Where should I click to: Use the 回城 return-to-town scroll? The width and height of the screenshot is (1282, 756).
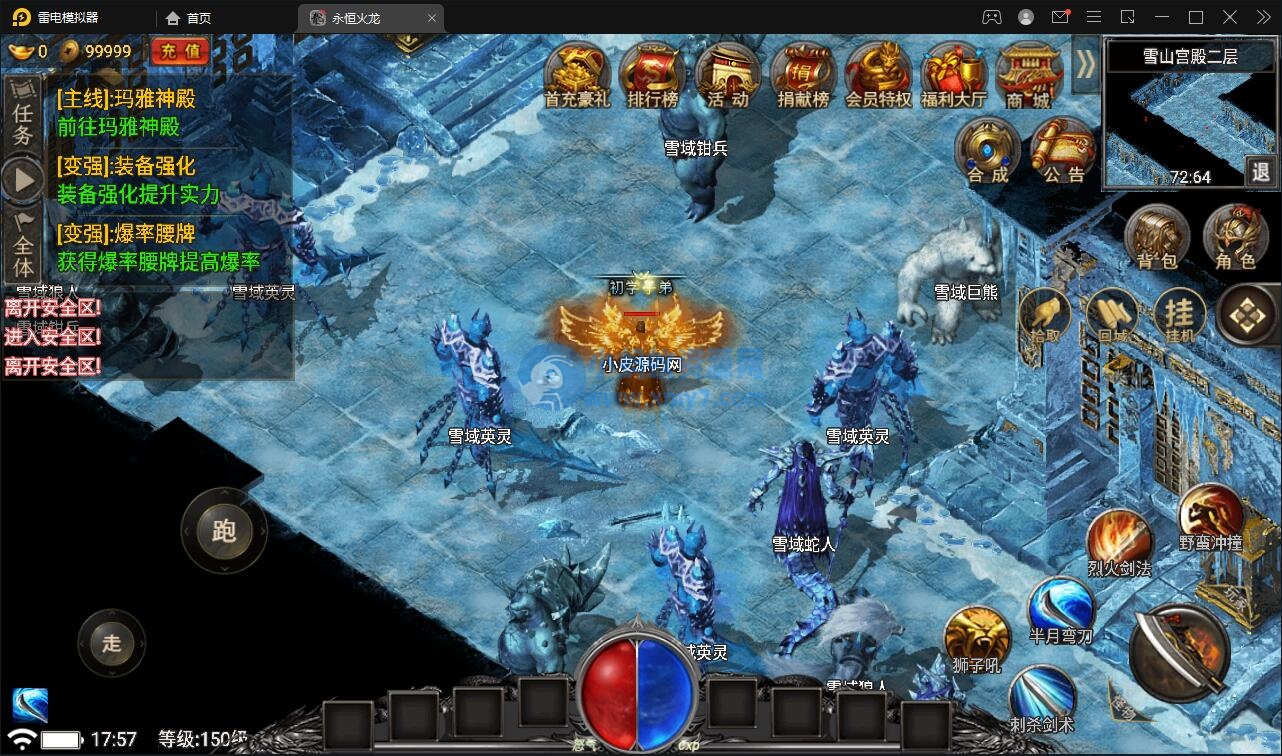(x=1112, y=315)
